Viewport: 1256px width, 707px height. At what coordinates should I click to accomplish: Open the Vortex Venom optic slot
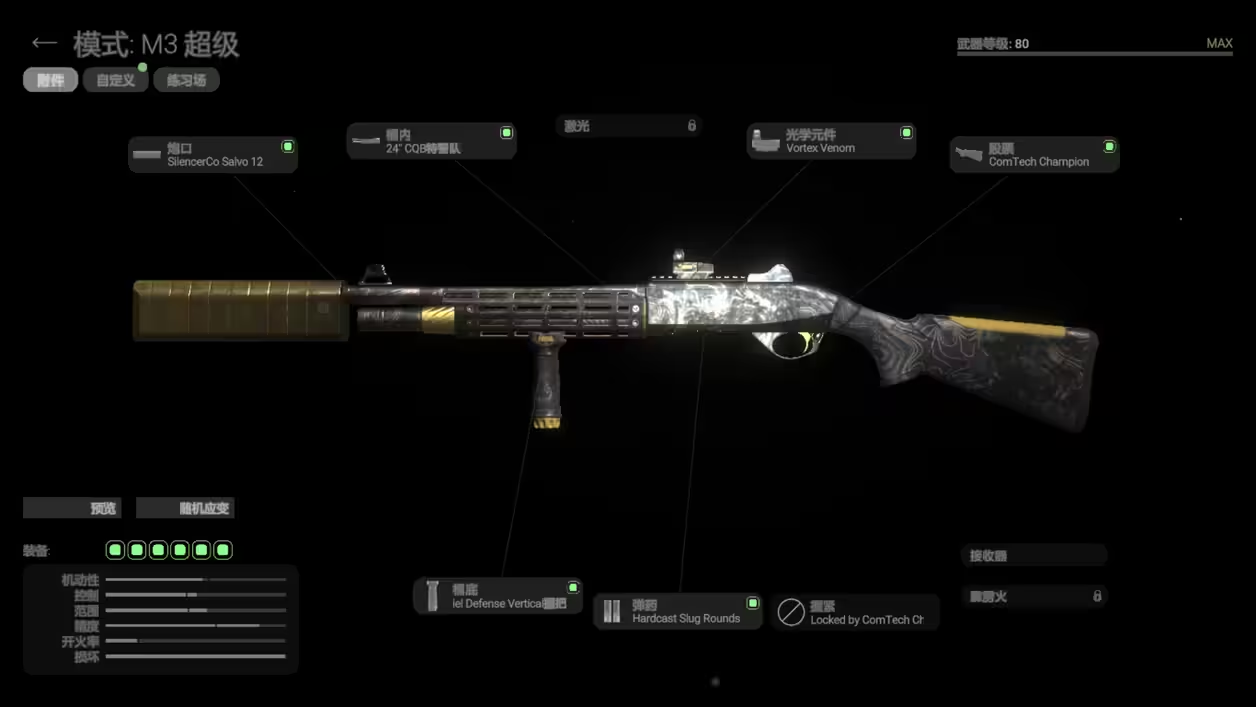tap(831, 141)
